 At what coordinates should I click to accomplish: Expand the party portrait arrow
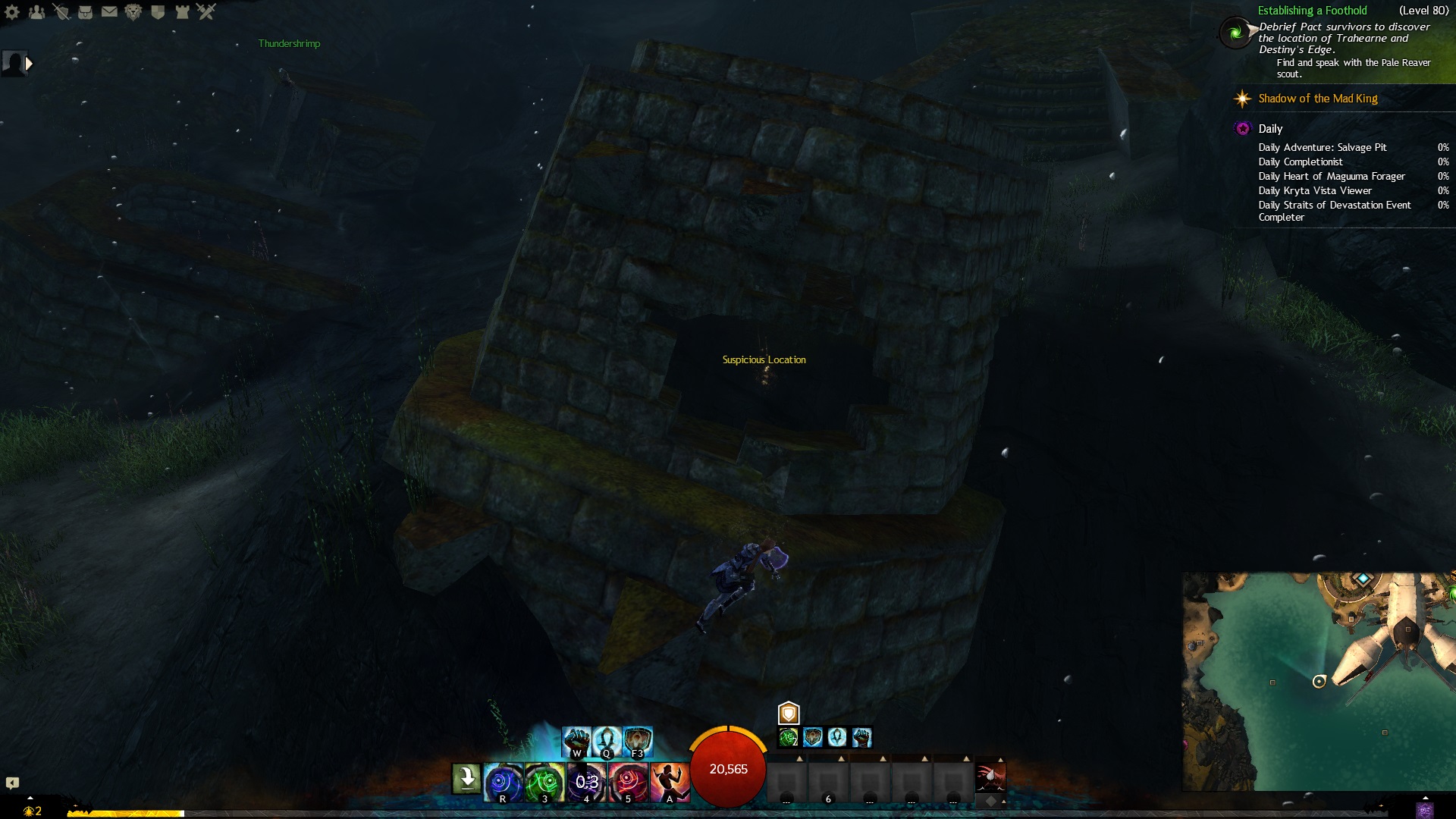point(29,64)
